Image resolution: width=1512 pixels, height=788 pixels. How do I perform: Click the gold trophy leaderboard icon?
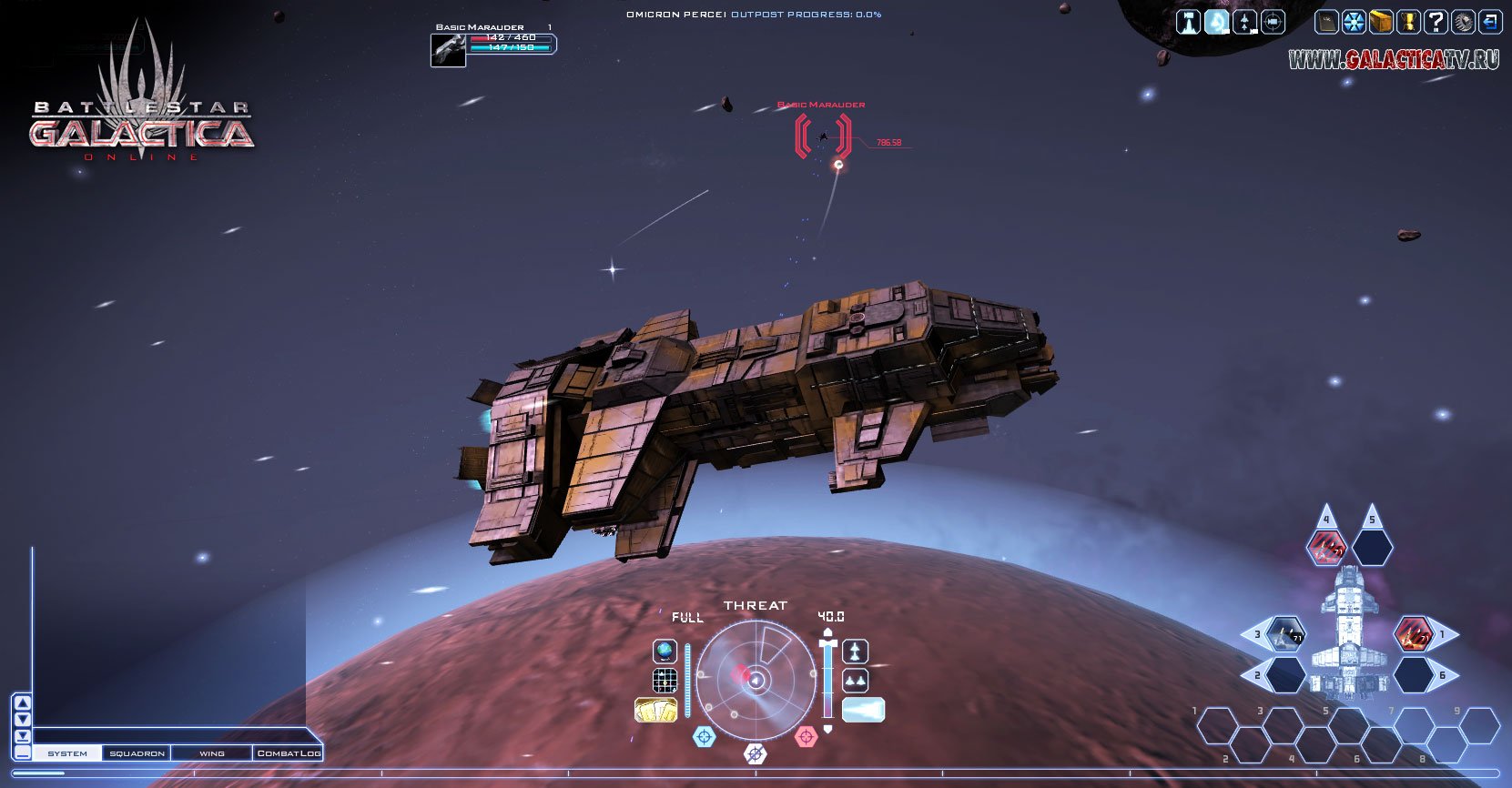click(x=1408, y=22)
